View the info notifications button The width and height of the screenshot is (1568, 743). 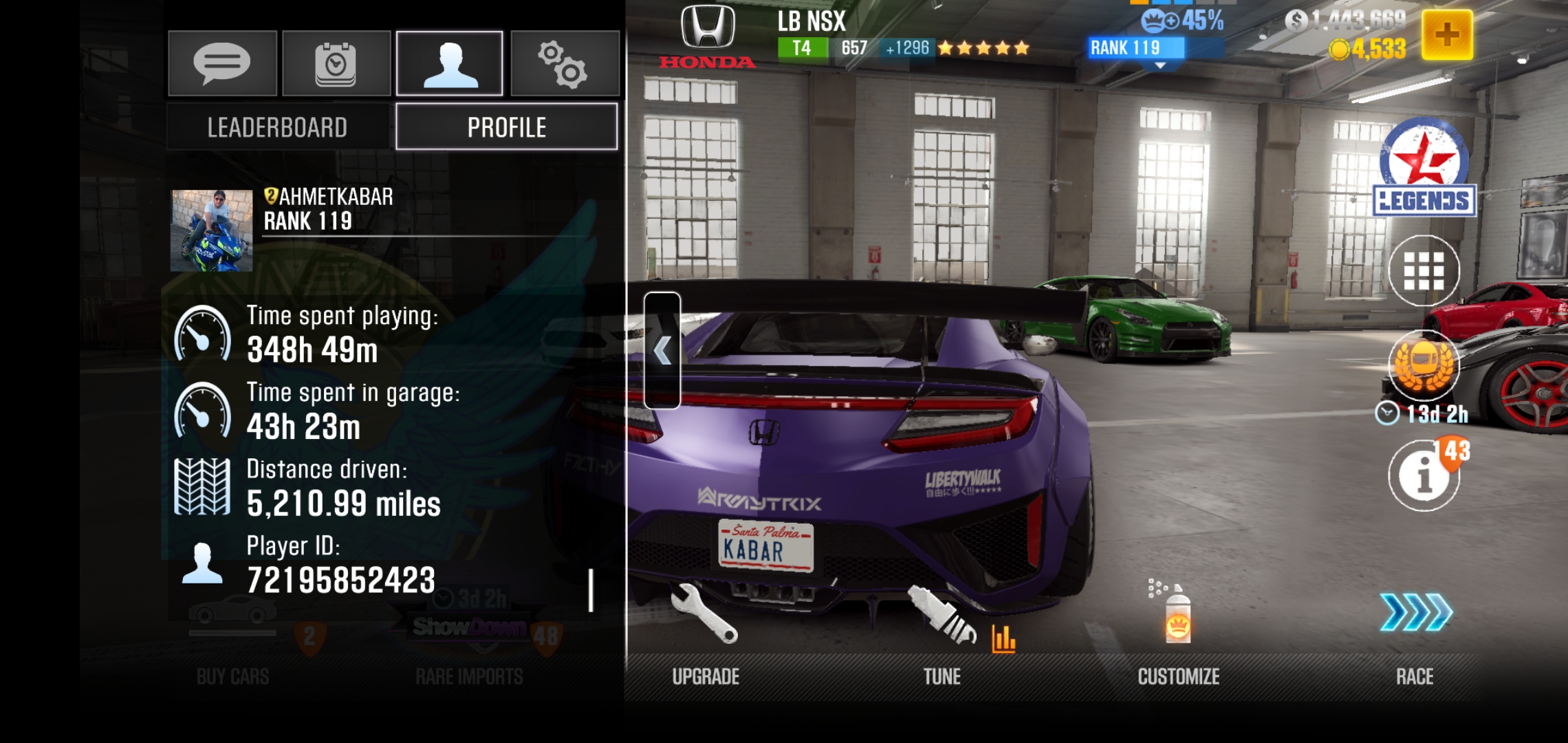pos(1424,475)
